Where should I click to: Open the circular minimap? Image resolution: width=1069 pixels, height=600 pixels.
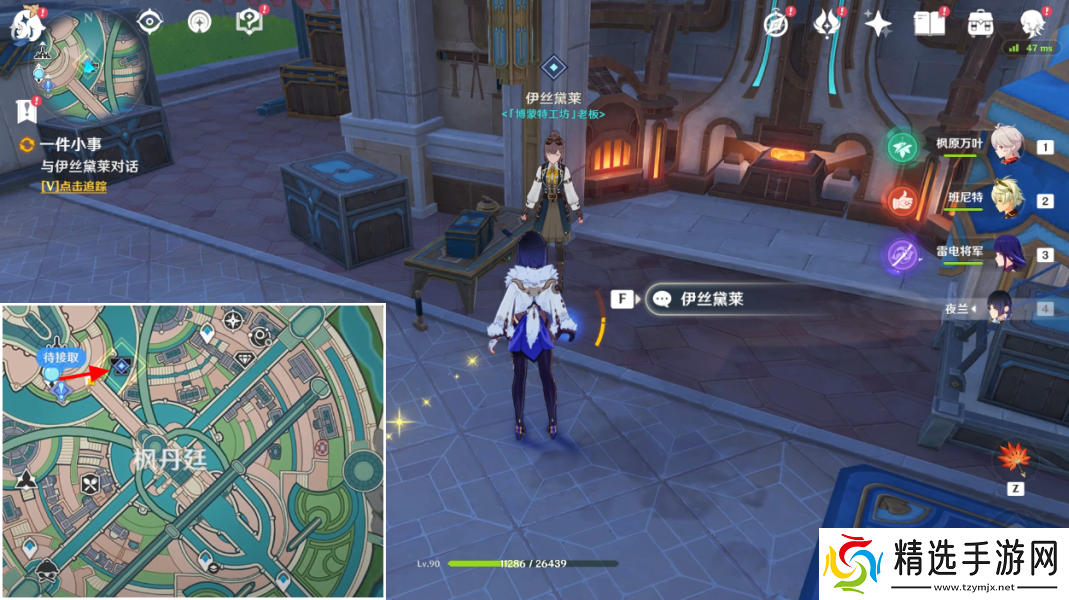pos(83,64)
